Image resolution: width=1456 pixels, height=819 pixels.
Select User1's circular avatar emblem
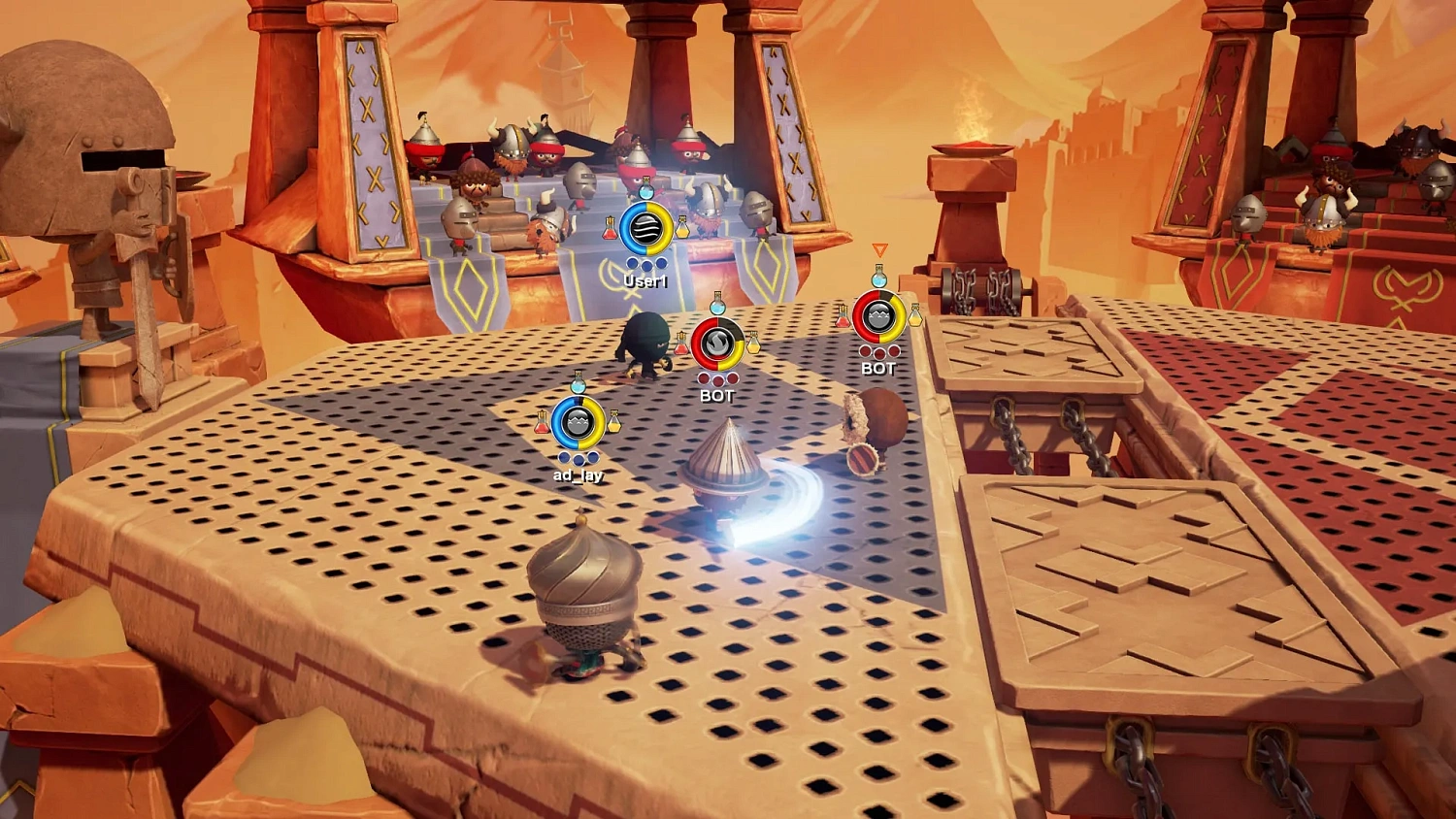[645, 227]
